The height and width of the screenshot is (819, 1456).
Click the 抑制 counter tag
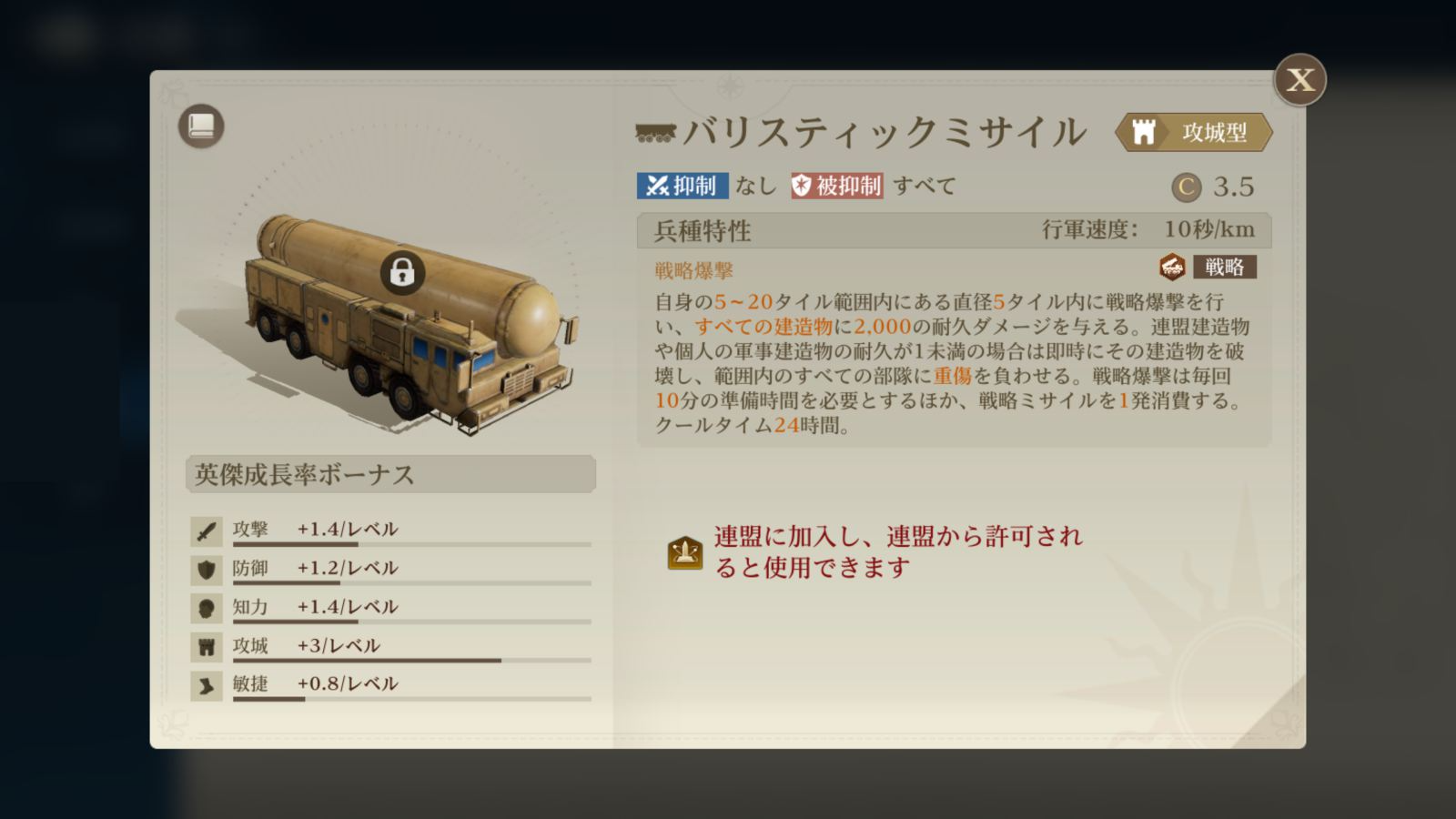pos(682,186)
